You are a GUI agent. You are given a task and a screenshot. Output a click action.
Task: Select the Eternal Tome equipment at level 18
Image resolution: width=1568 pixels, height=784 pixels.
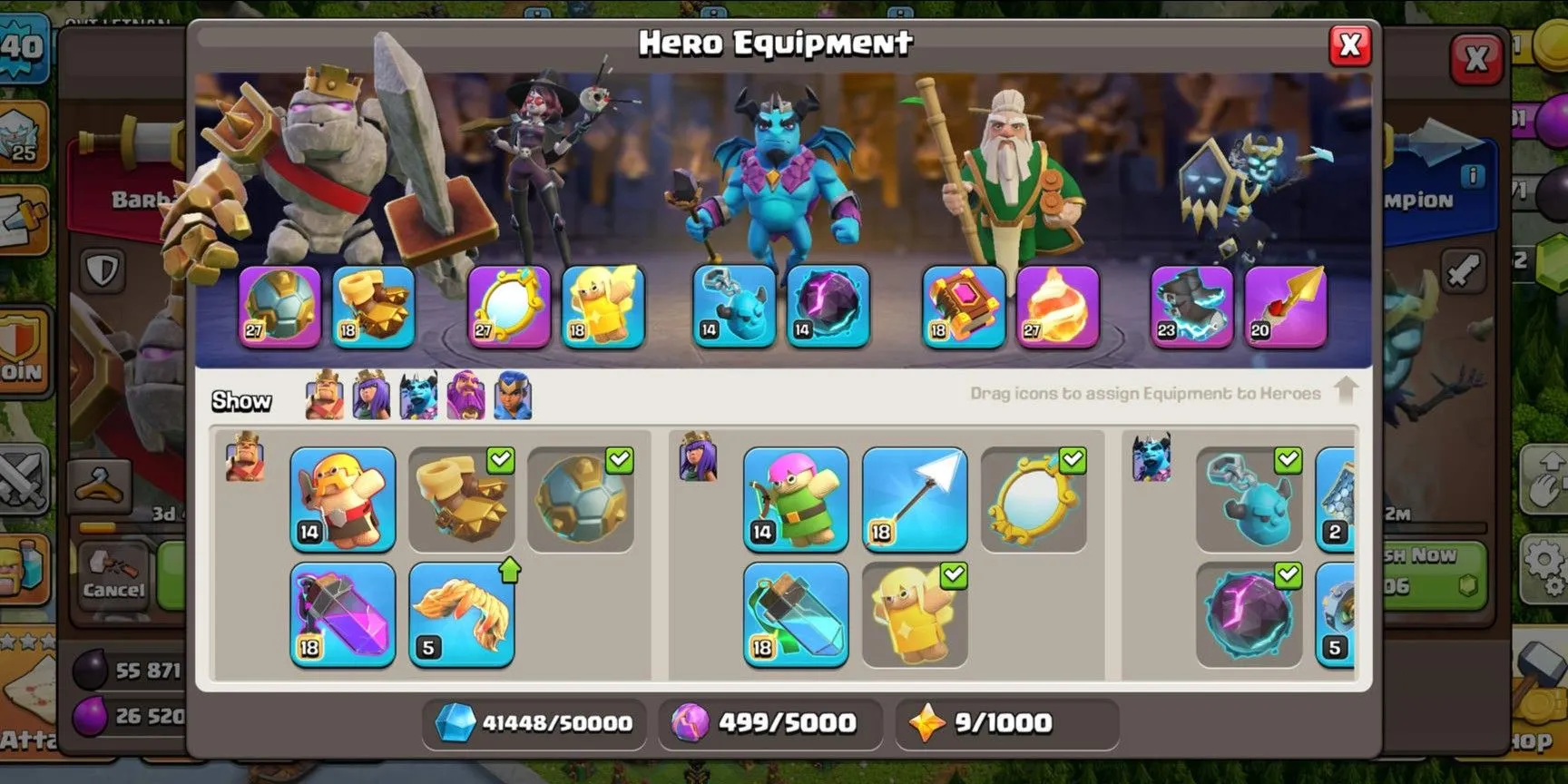click(x=964, y=307)
